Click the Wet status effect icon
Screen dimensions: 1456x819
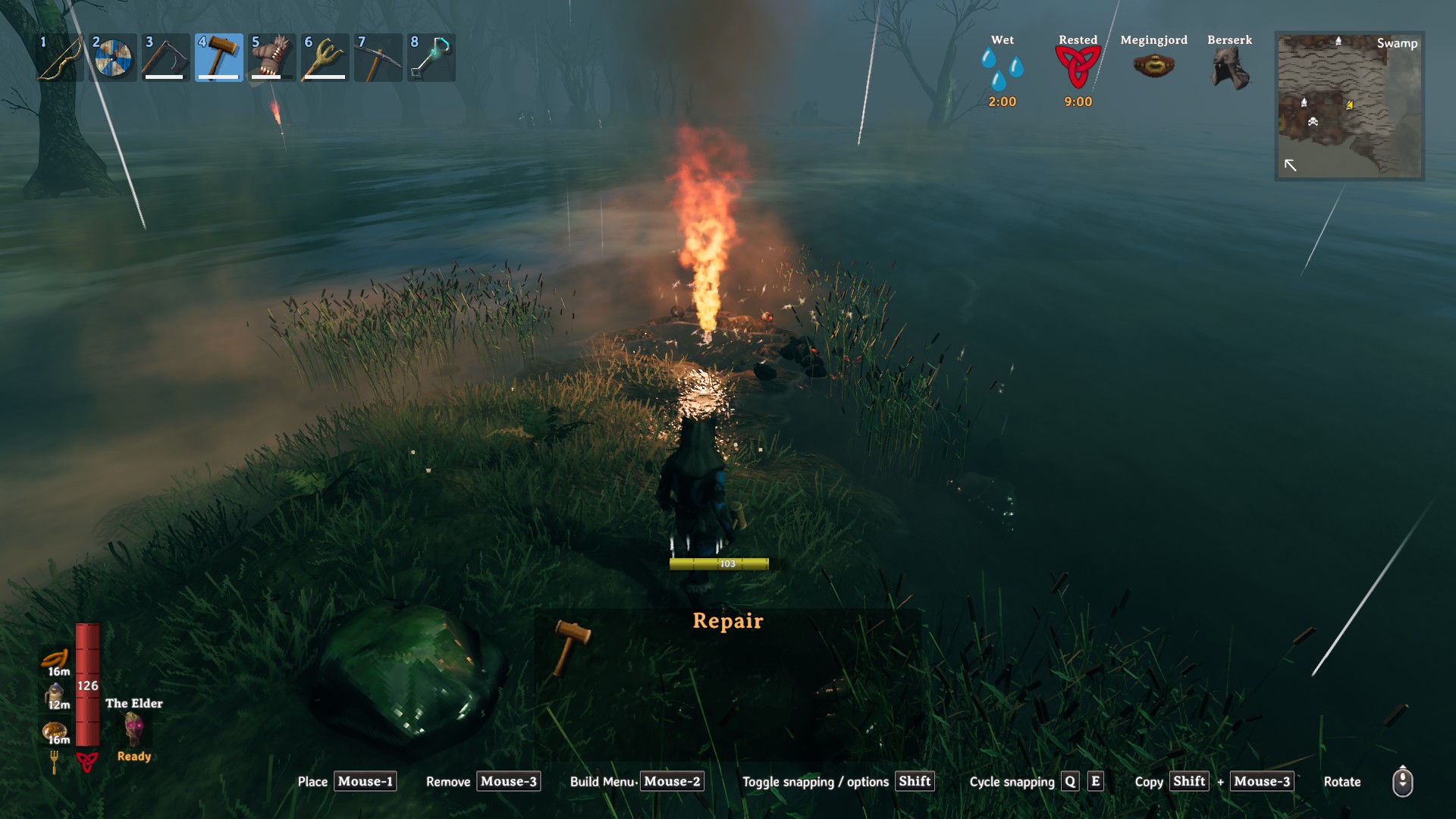point(1002,68)
